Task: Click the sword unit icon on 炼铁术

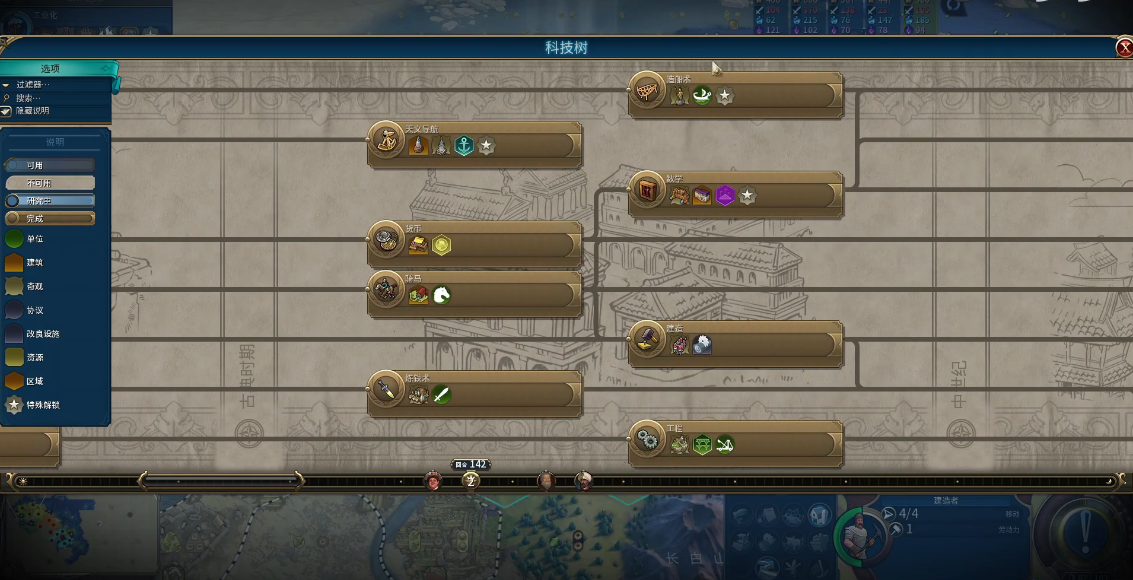Action: click(x=441, y=395)
